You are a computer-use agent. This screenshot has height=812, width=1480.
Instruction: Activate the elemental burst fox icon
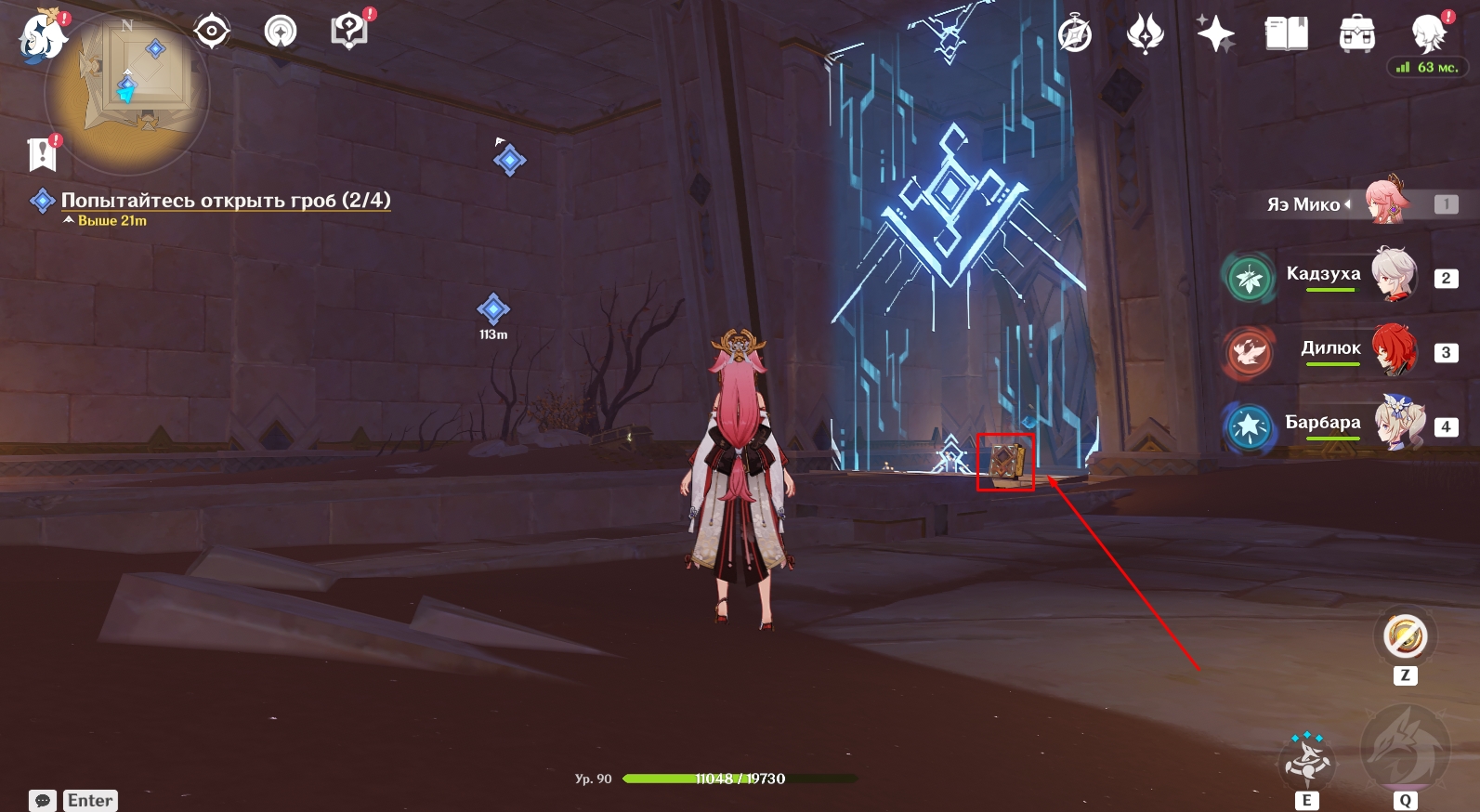(x=1405, y=749)
